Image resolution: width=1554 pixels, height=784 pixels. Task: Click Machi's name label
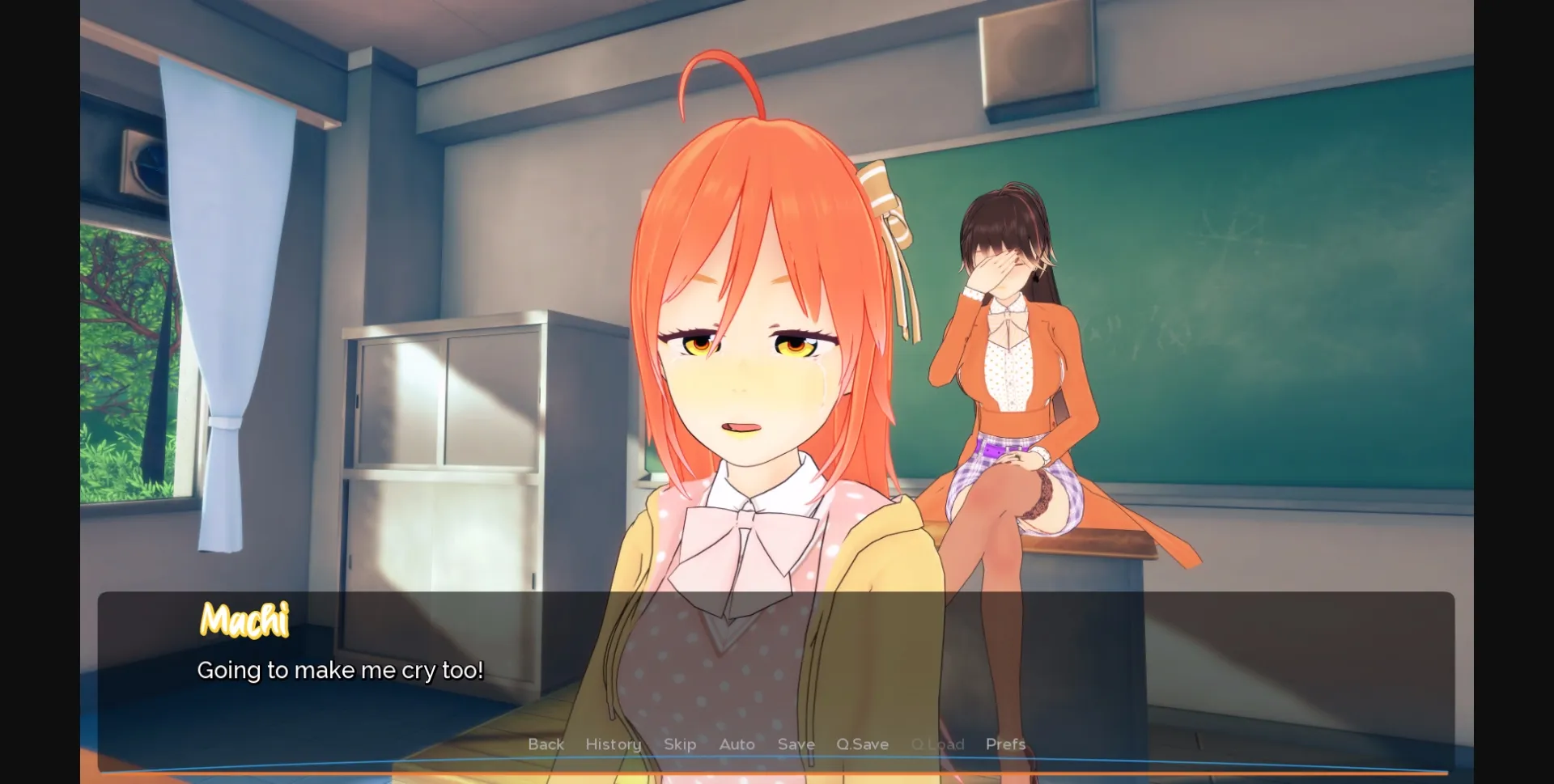244,621
